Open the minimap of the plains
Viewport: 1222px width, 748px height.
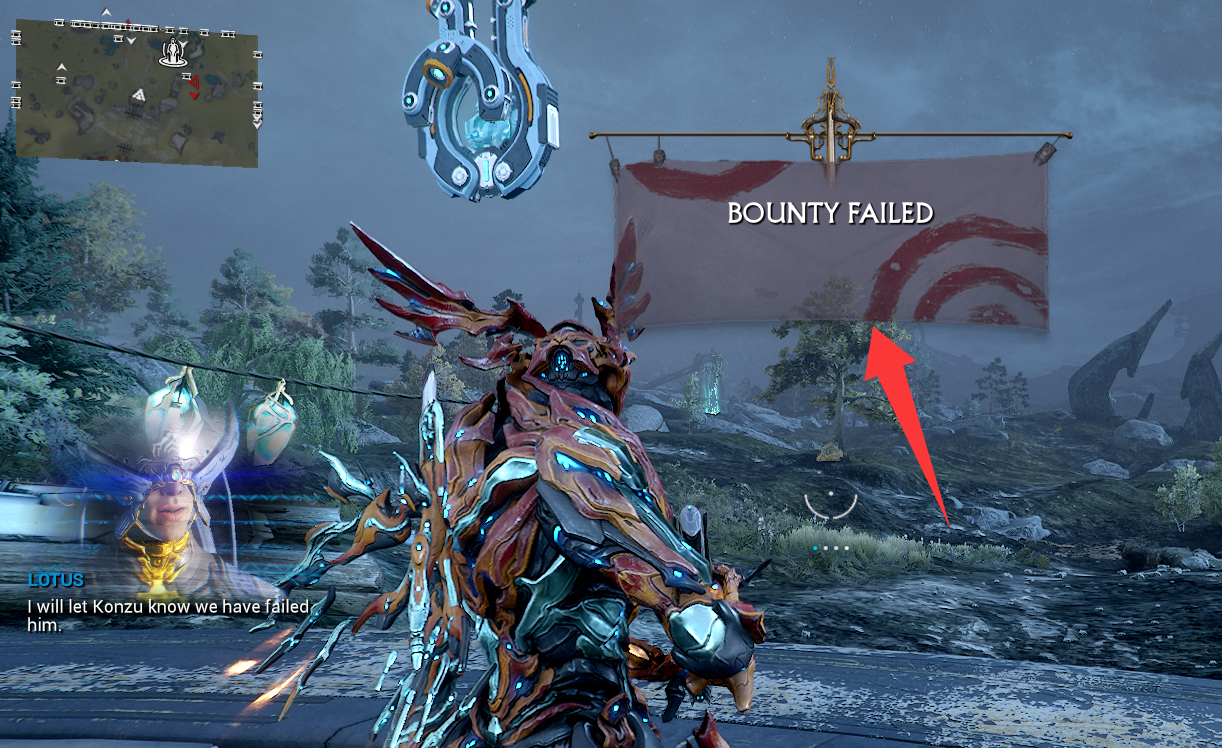pos(136,92)
